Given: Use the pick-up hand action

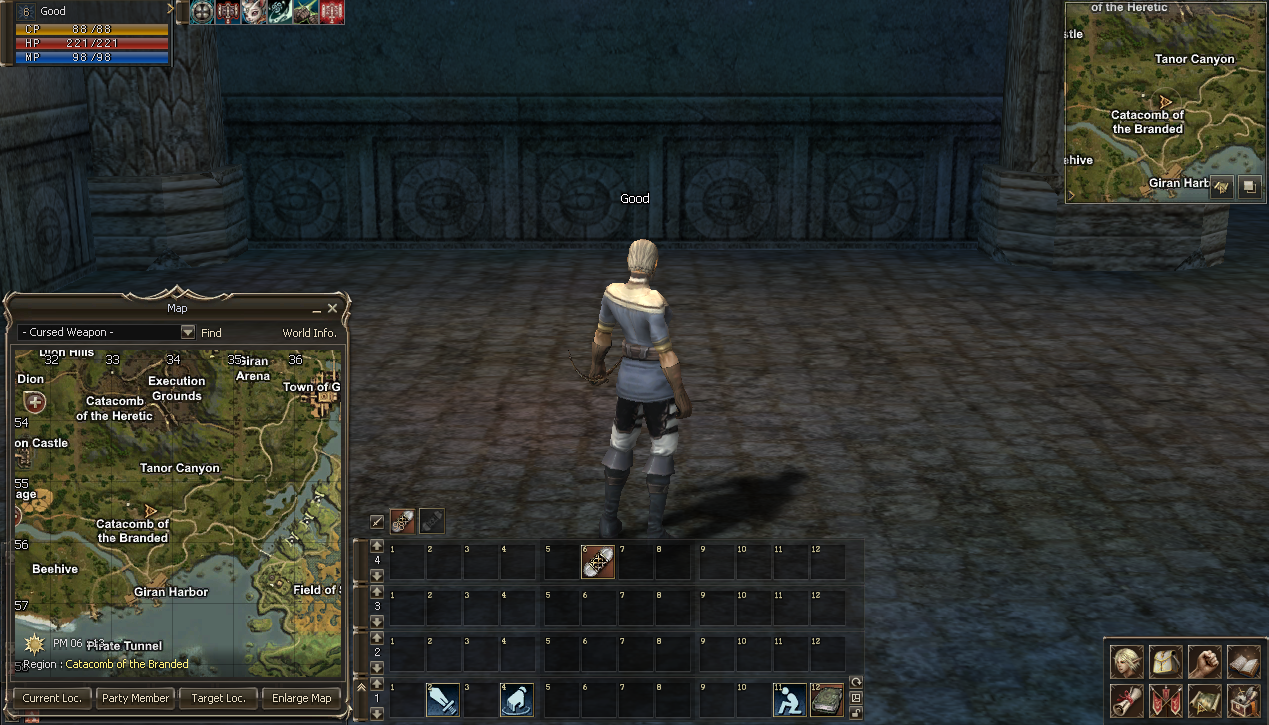Looking at the screenshot, I should [516, 699].
